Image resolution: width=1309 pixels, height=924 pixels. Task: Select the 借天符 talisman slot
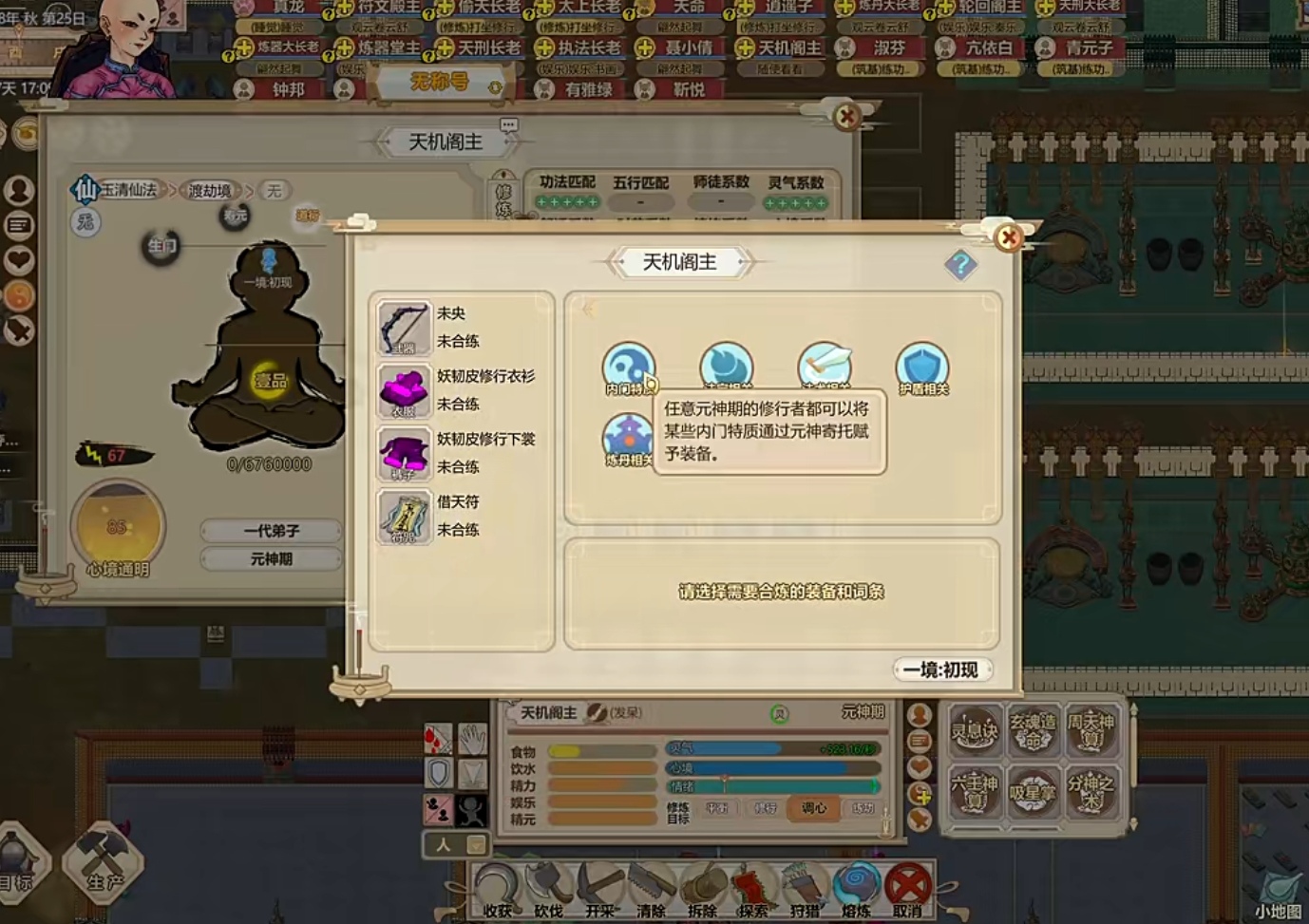(x=404, y=516)
